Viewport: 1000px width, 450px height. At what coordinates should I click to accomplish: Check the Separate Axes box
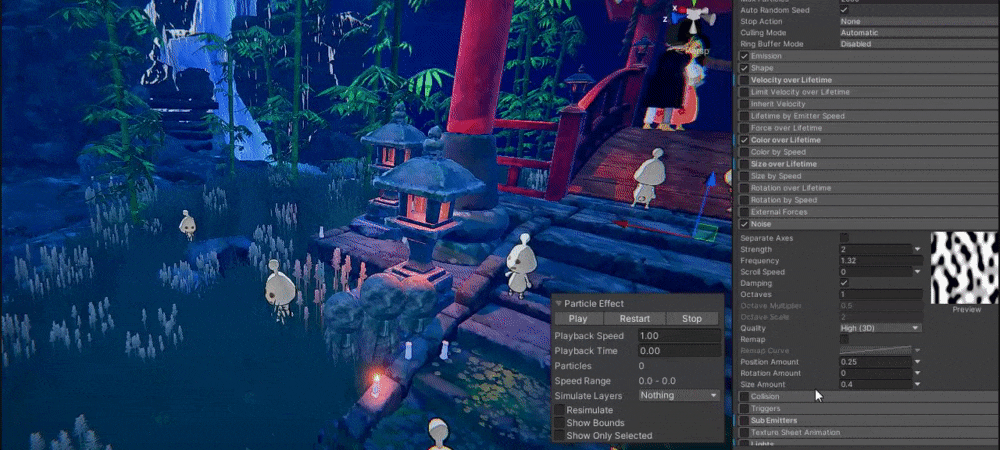coord(844,237)
